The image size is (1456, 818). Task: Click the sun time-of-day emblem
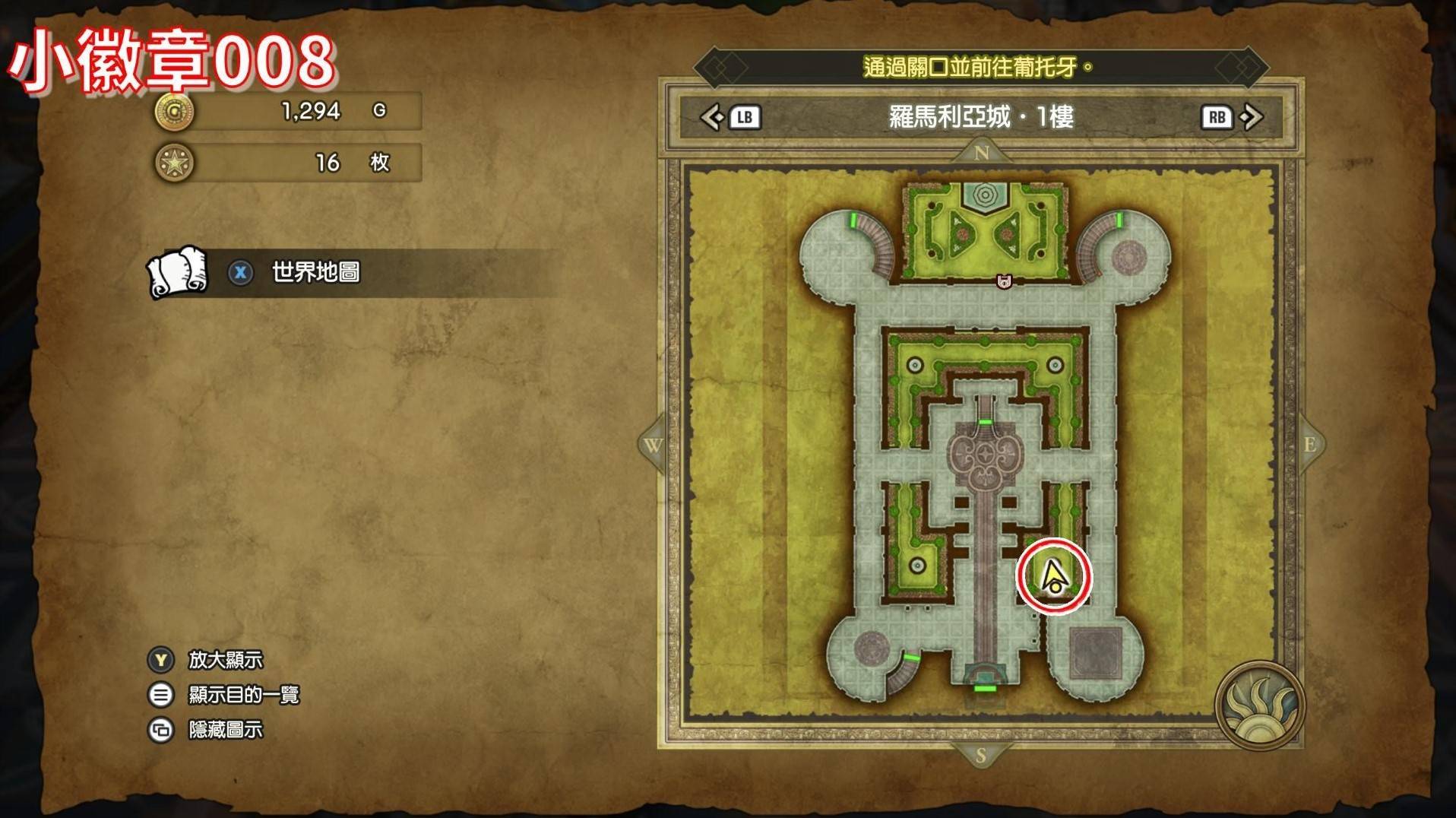[1259, 705]
